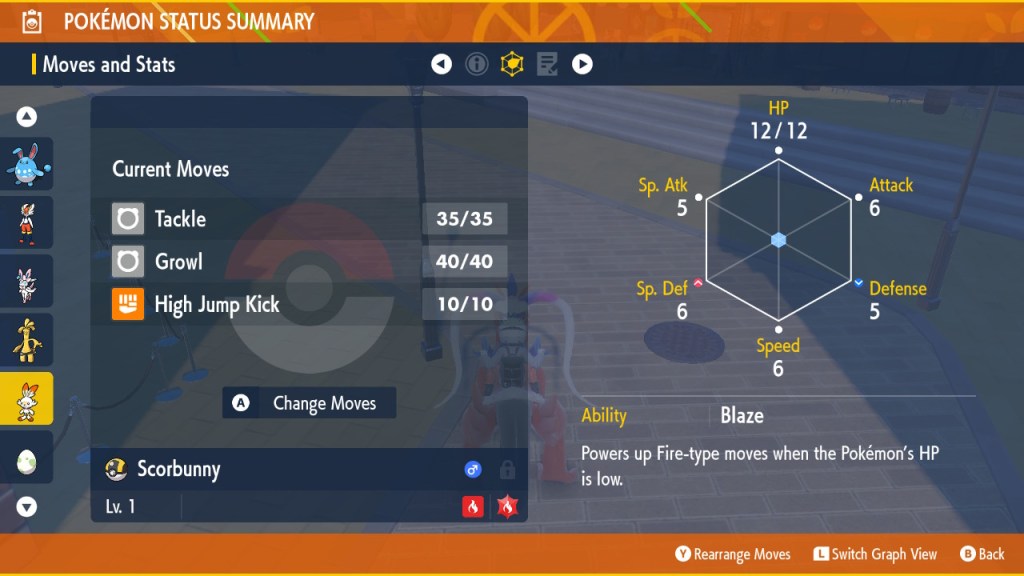Click the party list up arrow
The width and height of the screenshot is (1024, 576).
coord(27,117)
